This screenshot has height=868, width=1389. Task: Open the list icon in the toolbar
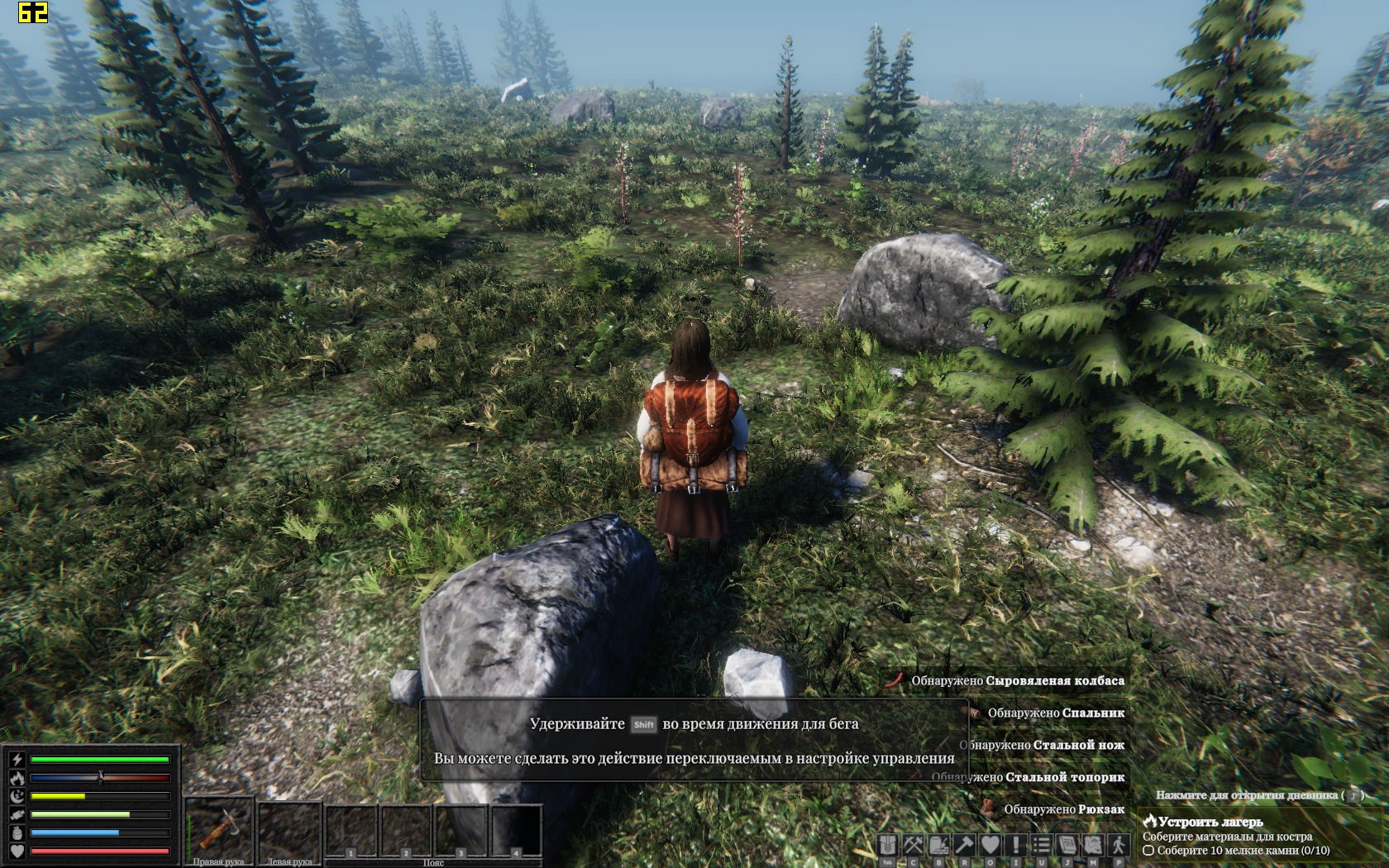click(x=1042, y=845)
